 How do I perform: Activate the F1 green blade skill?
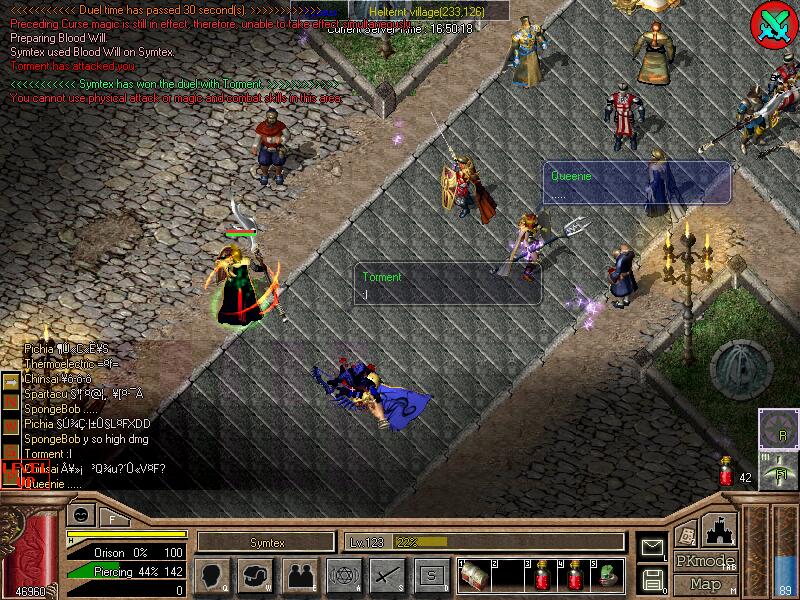click(x=778, y=469)
